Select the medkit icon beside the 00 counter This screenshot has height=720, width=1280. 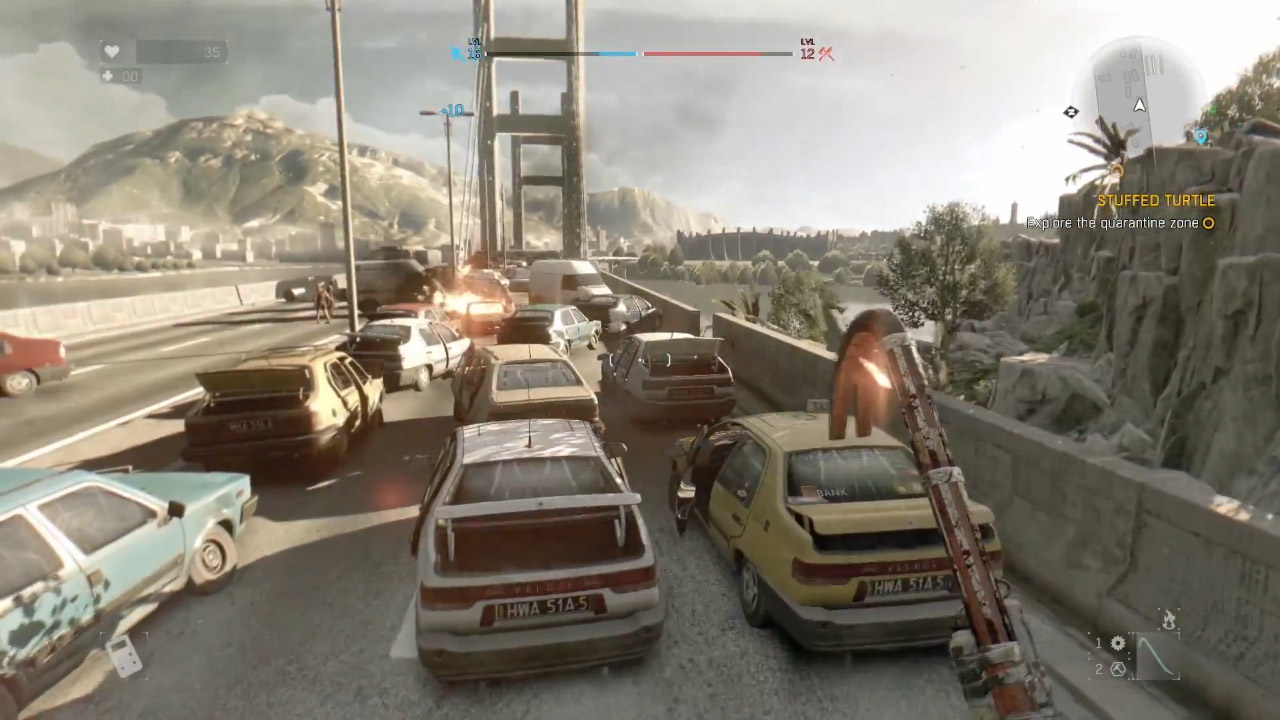point(108,76)
